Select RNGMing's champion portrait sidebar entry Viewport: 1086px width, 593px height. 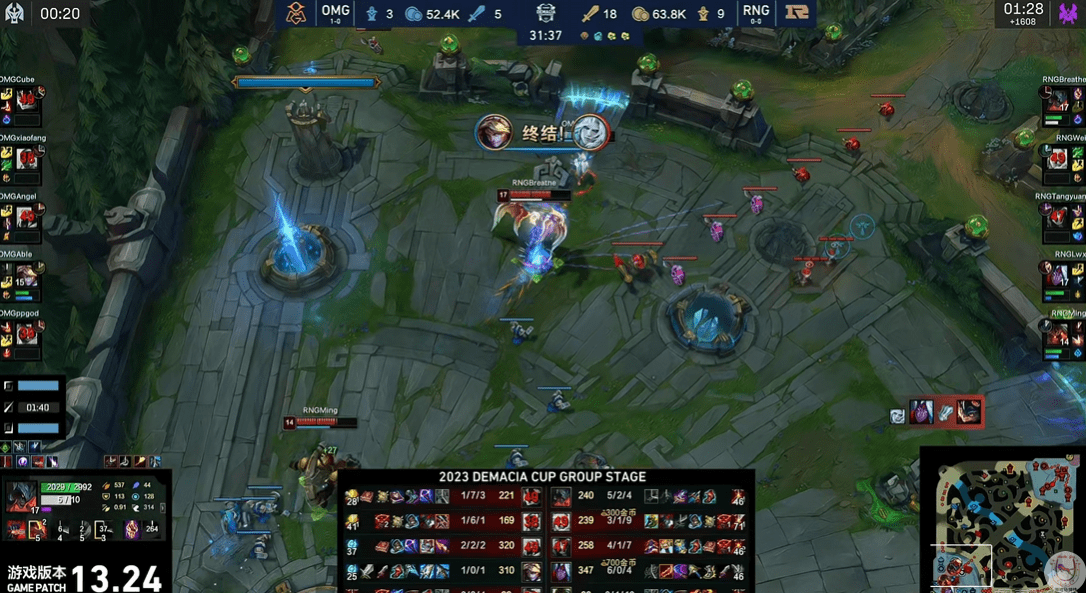pos(1058,334)
